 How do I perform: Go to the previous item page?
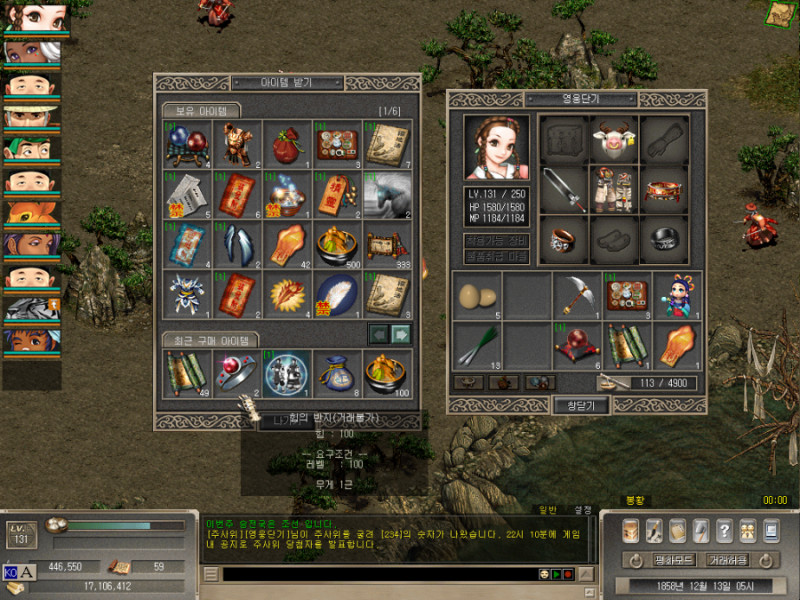379,334
